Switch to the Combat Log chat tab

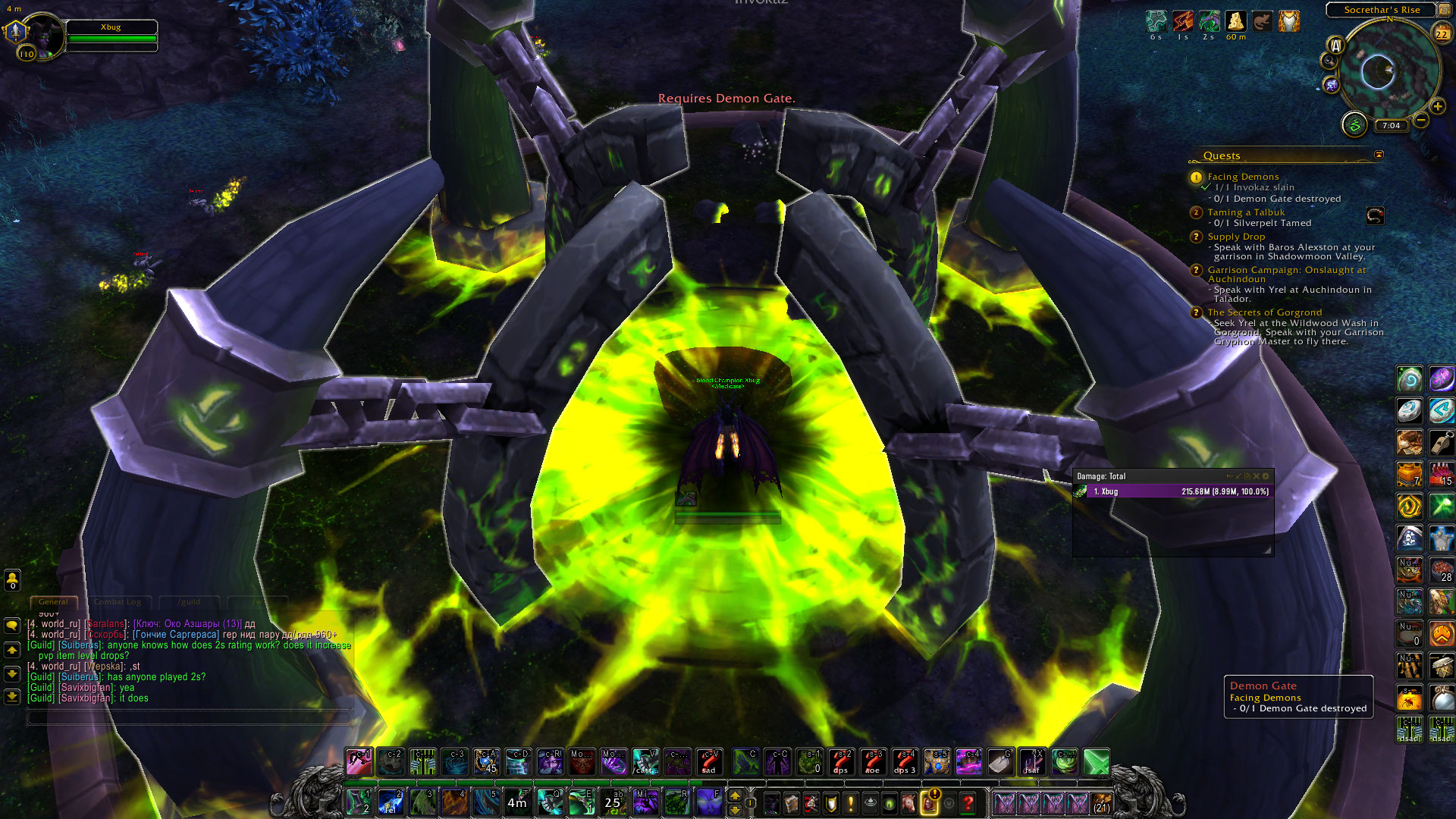coord(118,602)
